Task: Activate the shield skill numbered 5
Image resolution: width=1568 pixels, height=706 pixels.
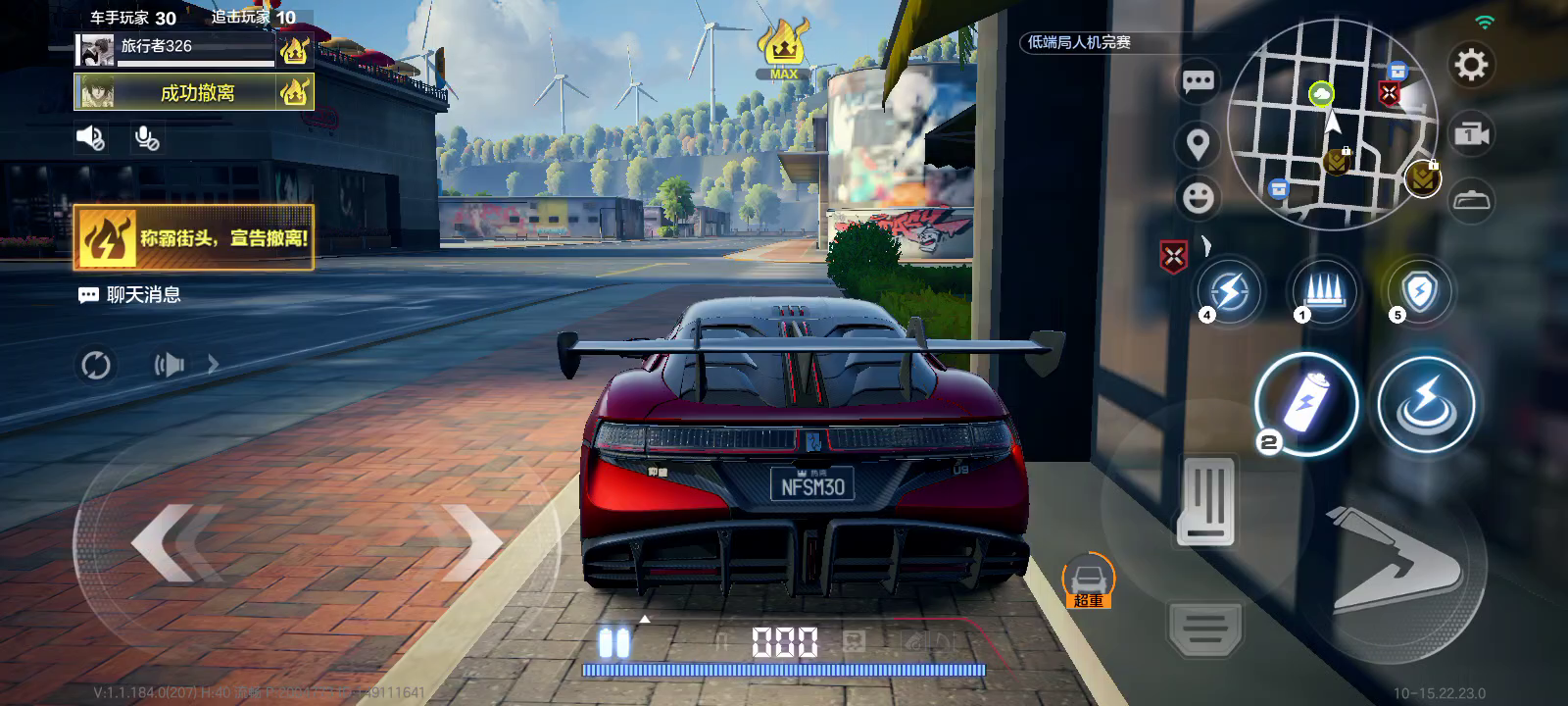Action: tap(1419, 291)
